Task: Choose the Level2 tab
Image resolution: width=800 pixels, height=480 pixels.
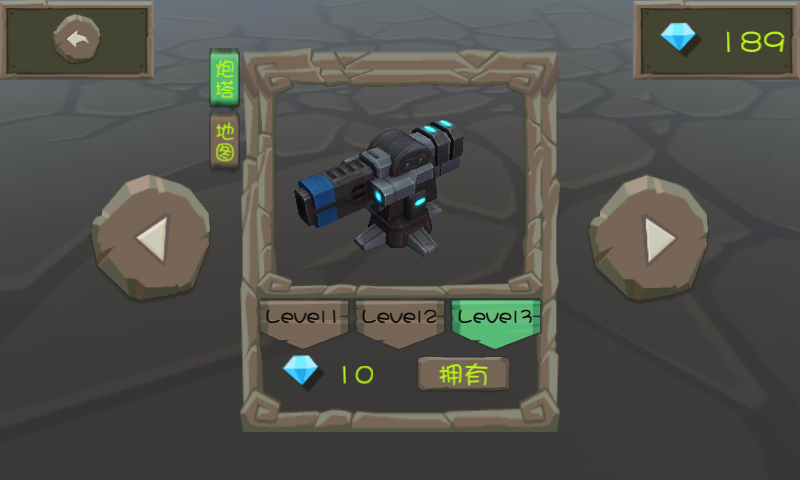Action: point(400,319)
